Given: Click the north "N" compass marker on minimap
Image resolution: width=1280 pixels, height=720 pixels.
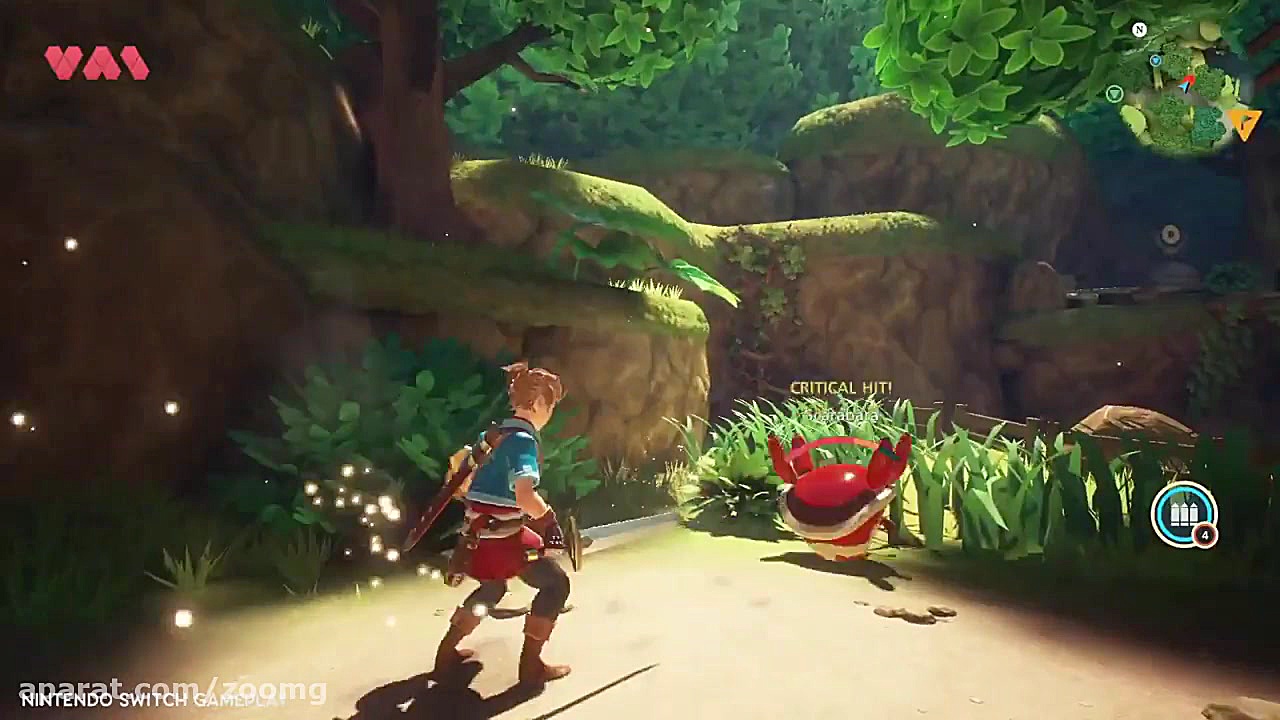Looking at the screenshot, I should point(1138,29).
